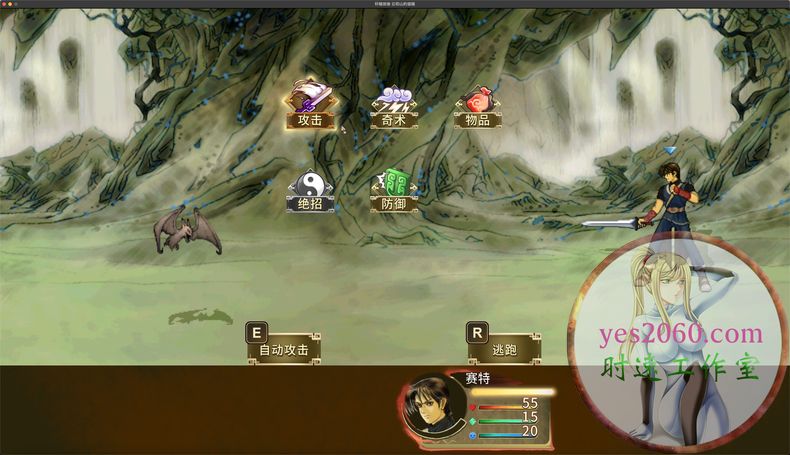Screen dimensions: 790x455
Task: Click the window close button in title bar
Action: [x=5, y=4]
